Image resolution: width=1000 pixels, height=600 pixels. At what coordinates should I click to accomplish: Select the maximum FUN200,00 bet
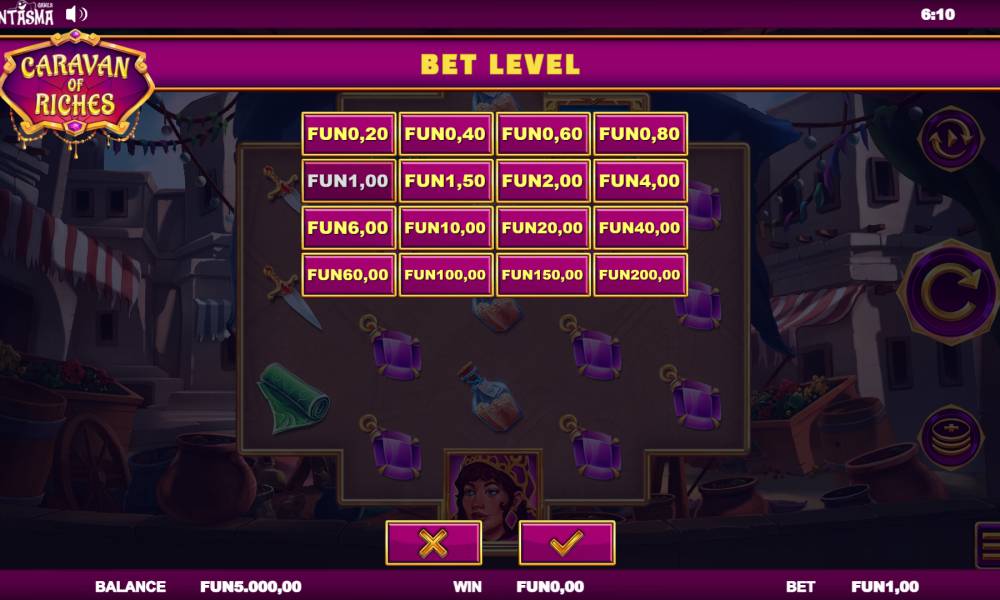click(640, 275)
